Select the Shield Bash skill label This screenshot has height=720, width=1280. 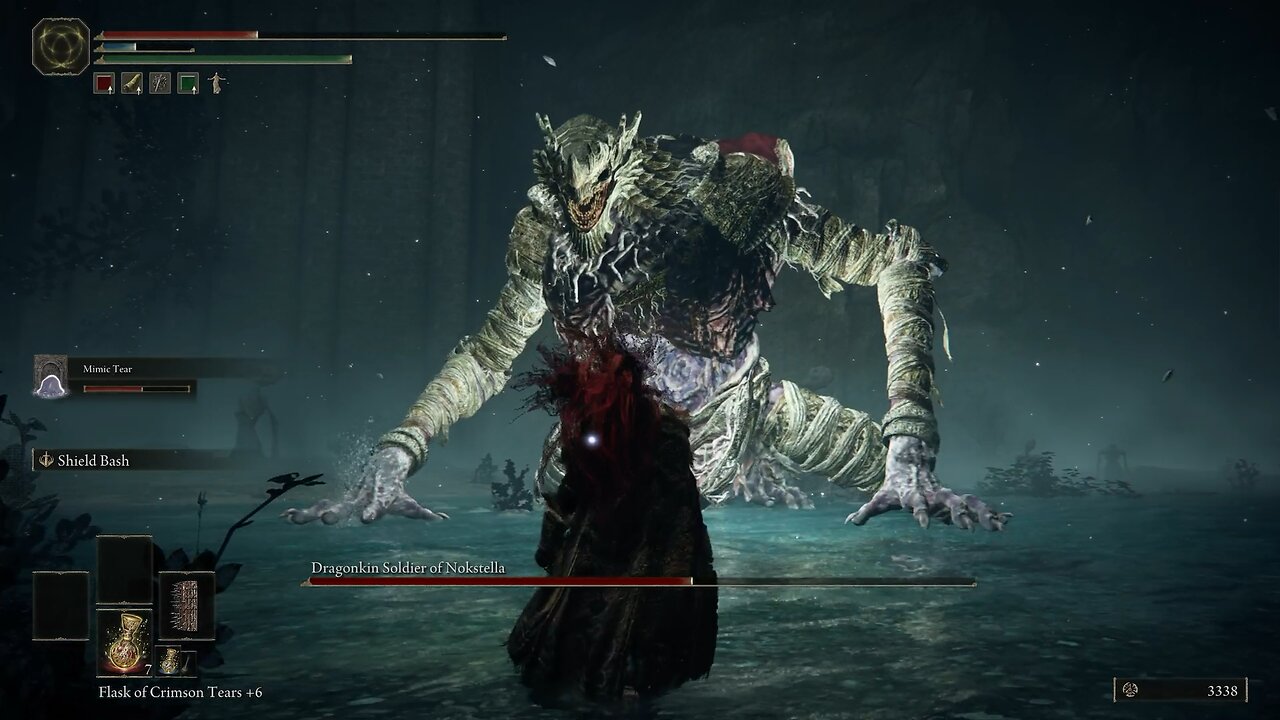tap(93, 460)
